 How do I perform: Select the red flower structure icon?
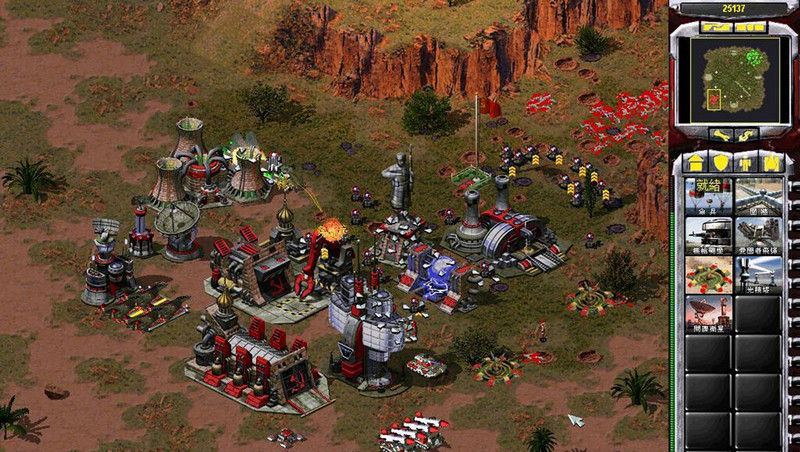tap(708, 275)
